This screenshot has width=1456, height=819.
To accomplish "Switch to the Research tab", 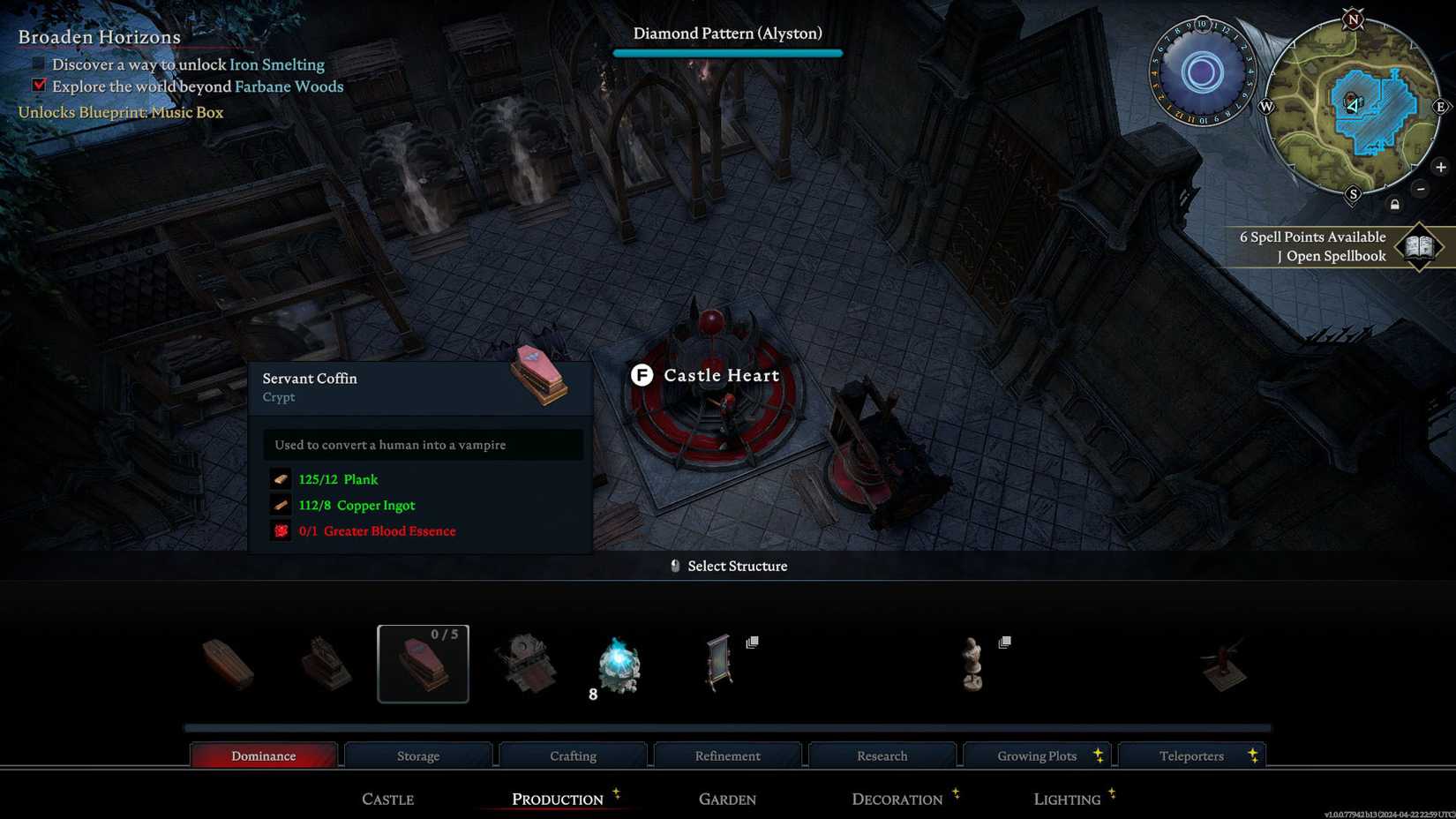I will (x=882, y=755).
